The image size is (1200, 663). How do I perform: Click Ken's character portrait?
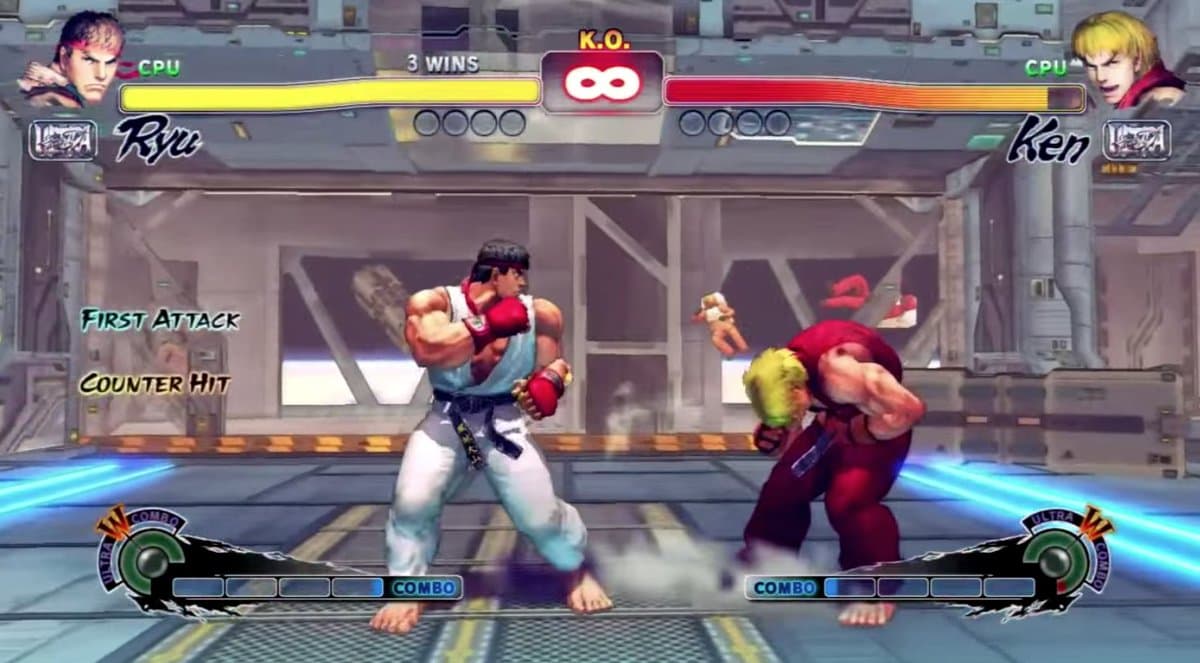(1126, 58)
